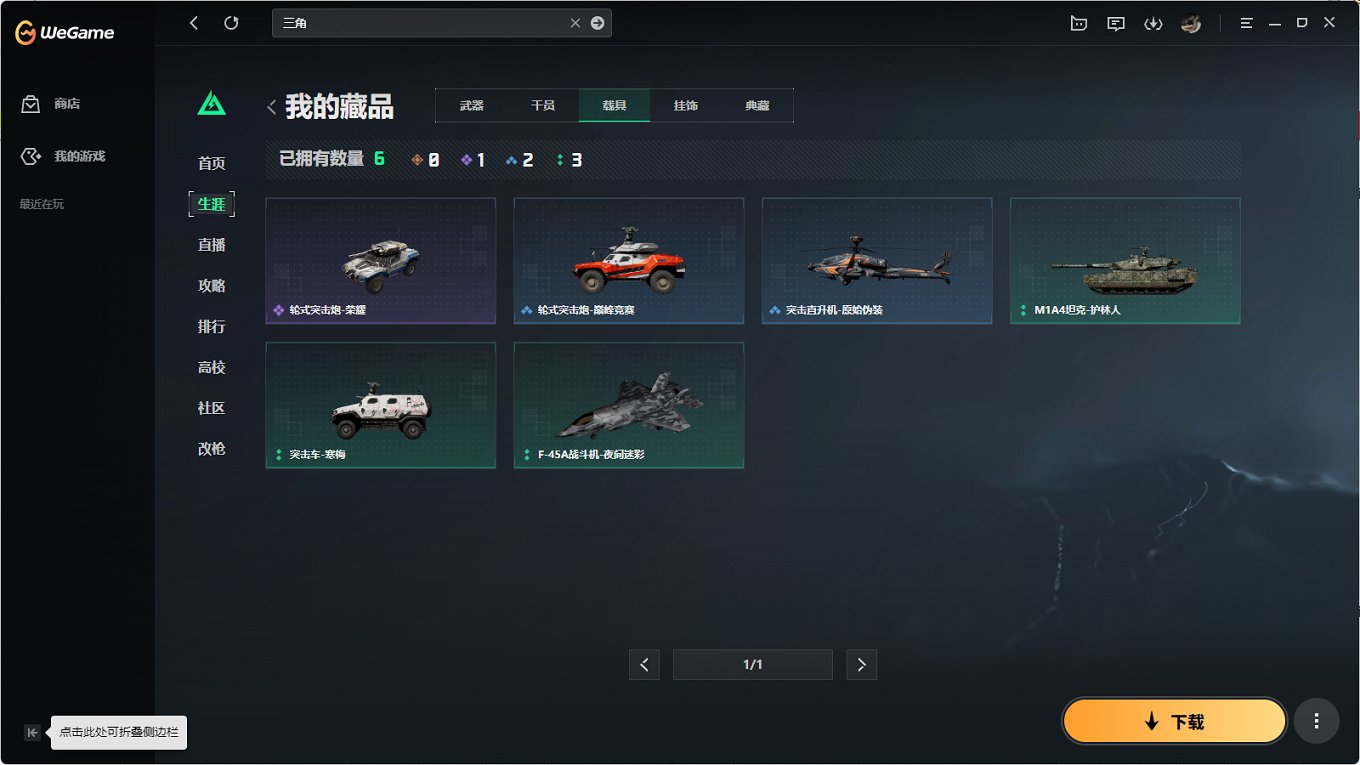
Task: Open the download manager icon
Action: [1153, 22]
